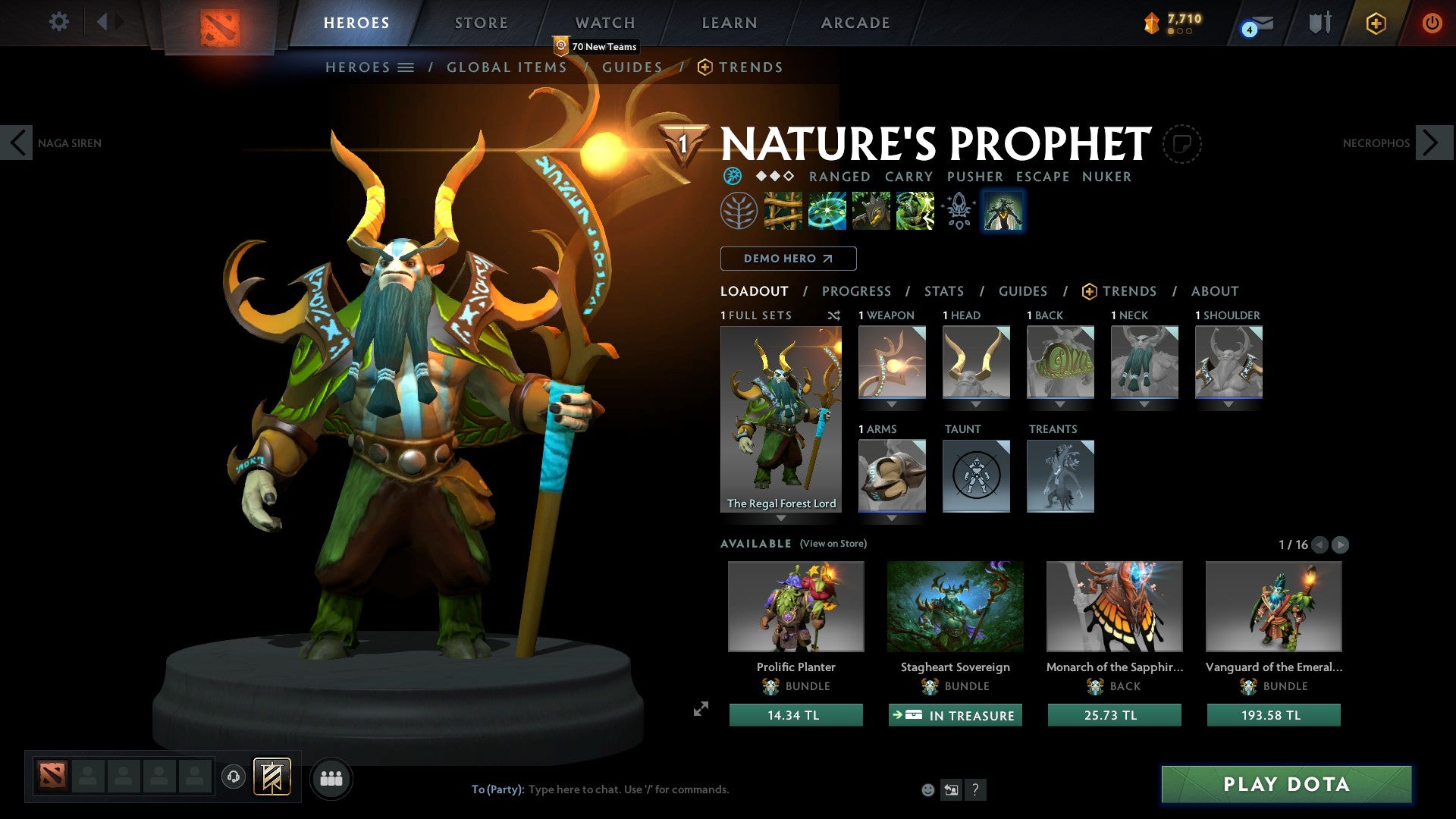
Task: Click the power button to quit
Action: [x=1432, y=24]
